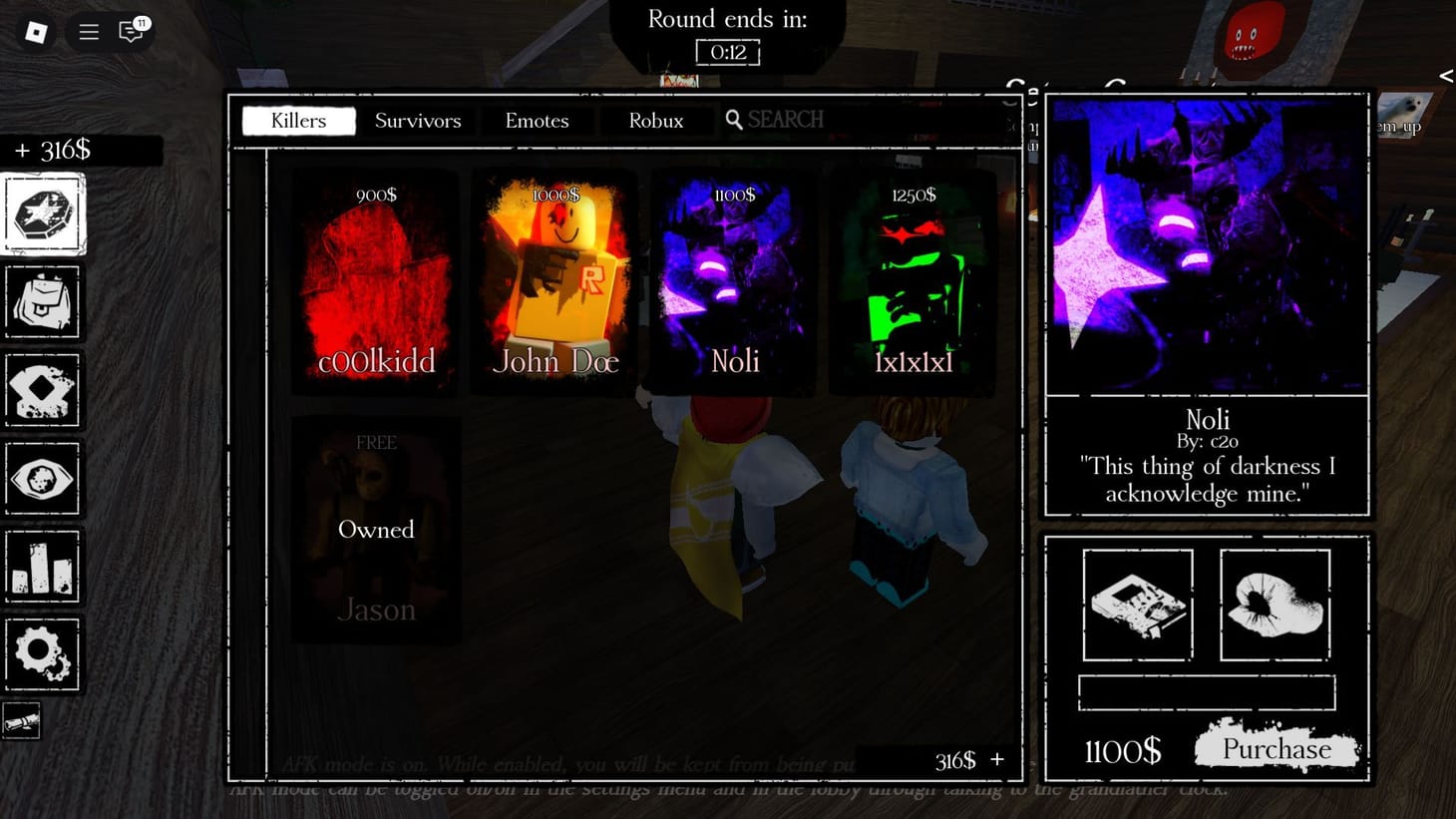Click the eye spectate icon in sidebar
The image size is (1456, 819).
coord(43,479)
